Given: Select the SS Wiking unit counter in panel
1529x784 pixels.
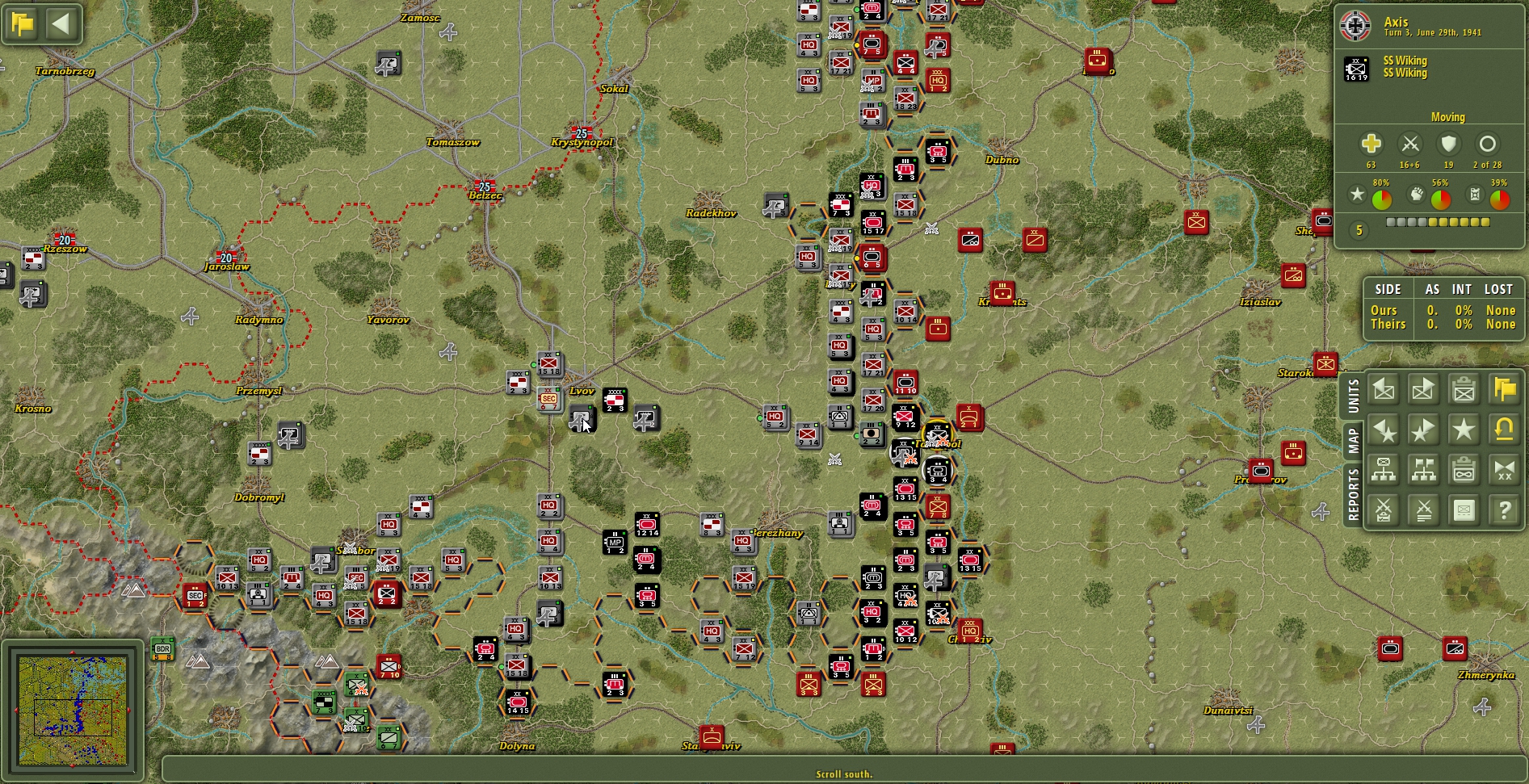Looking at the screenshot, I should click(1358, 68).
